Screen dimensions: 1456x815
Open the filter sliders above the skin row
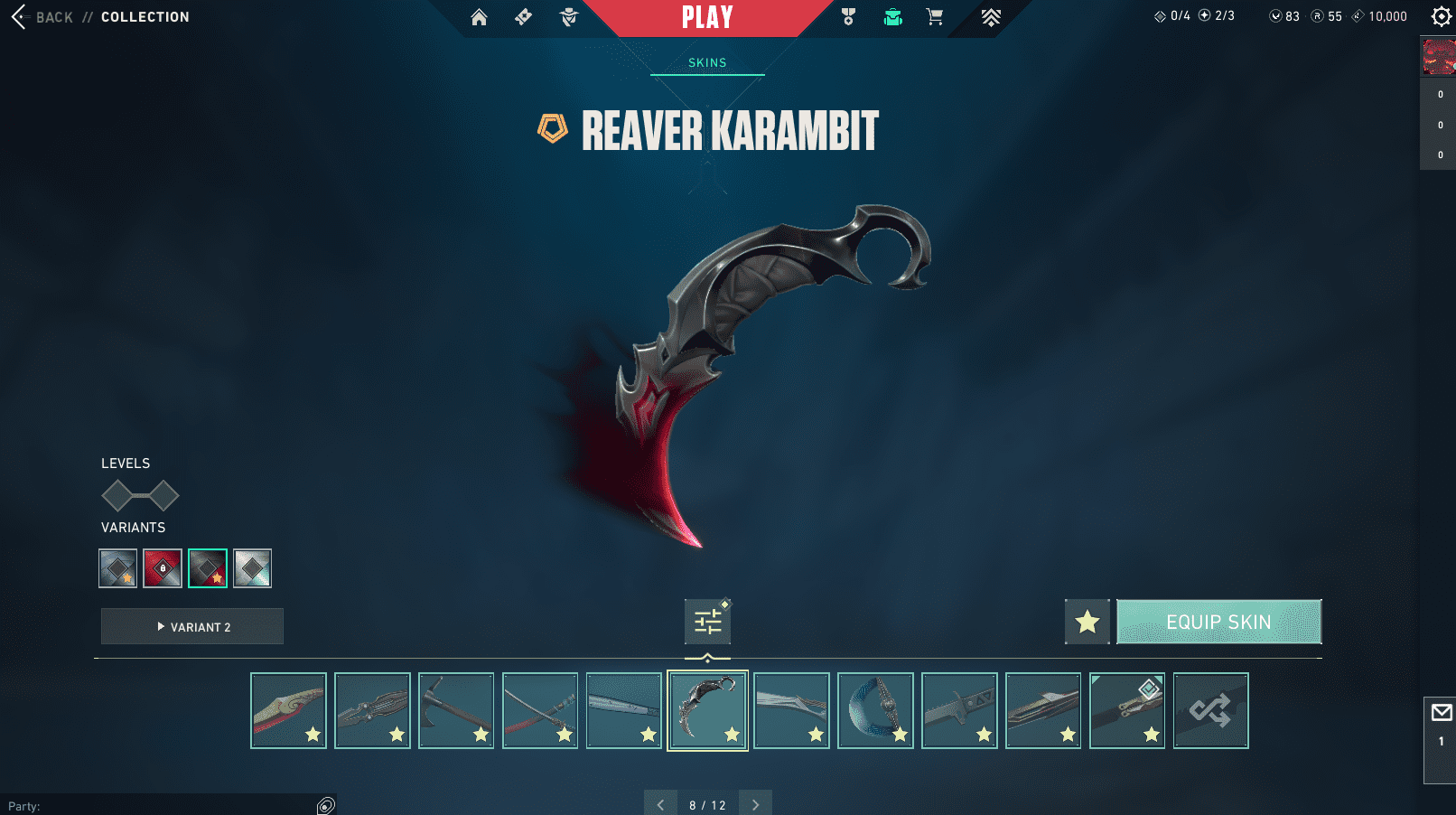coord(707,622)
